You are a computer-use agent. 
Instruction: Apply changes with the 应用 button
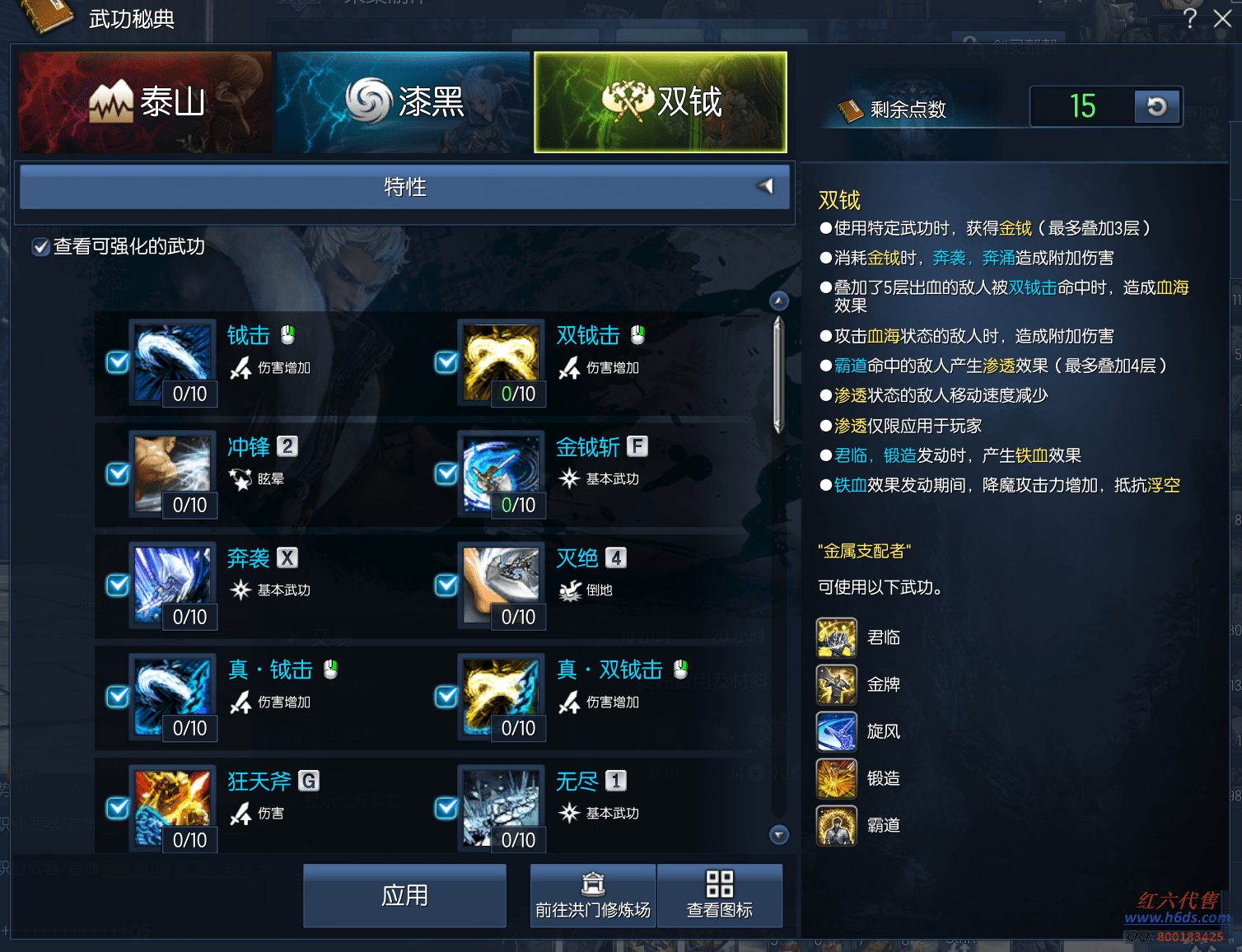click(404, 895)
